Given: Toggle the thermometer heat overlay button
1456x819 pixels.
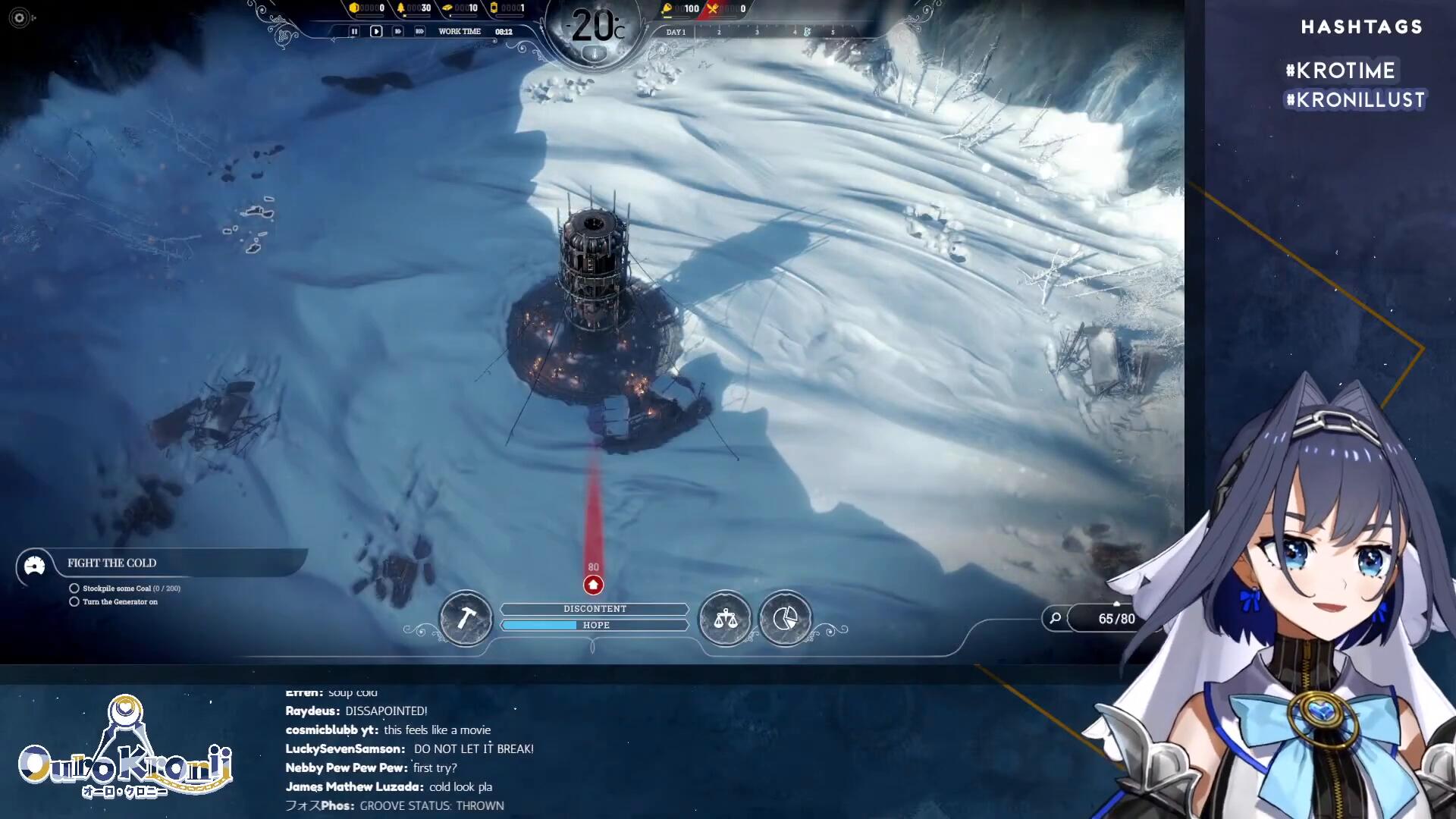Looking at the screenshot, I should pos(595,54).
